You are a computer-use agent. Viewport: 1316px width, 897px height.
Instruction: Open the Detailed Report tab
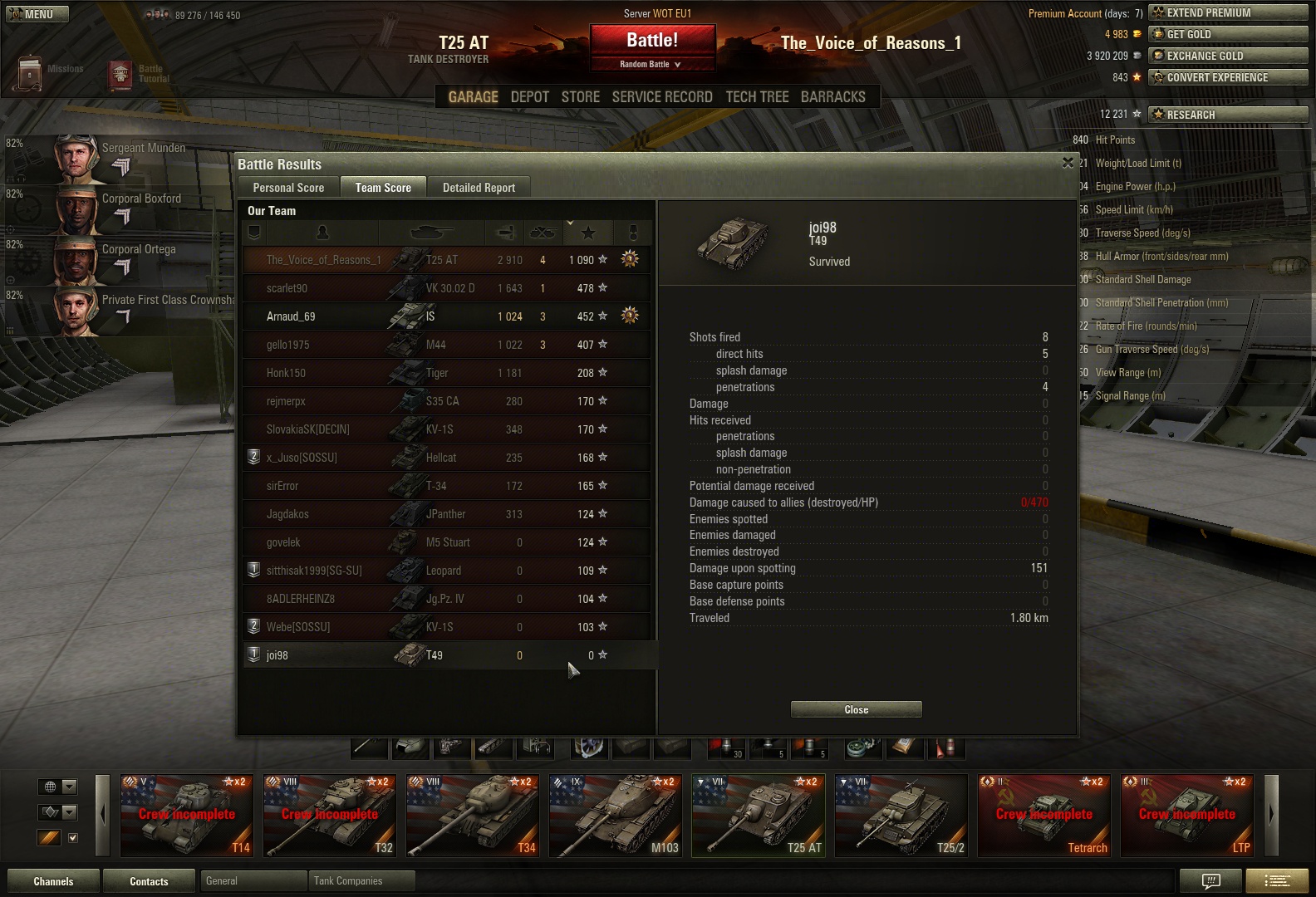[479, 188]
